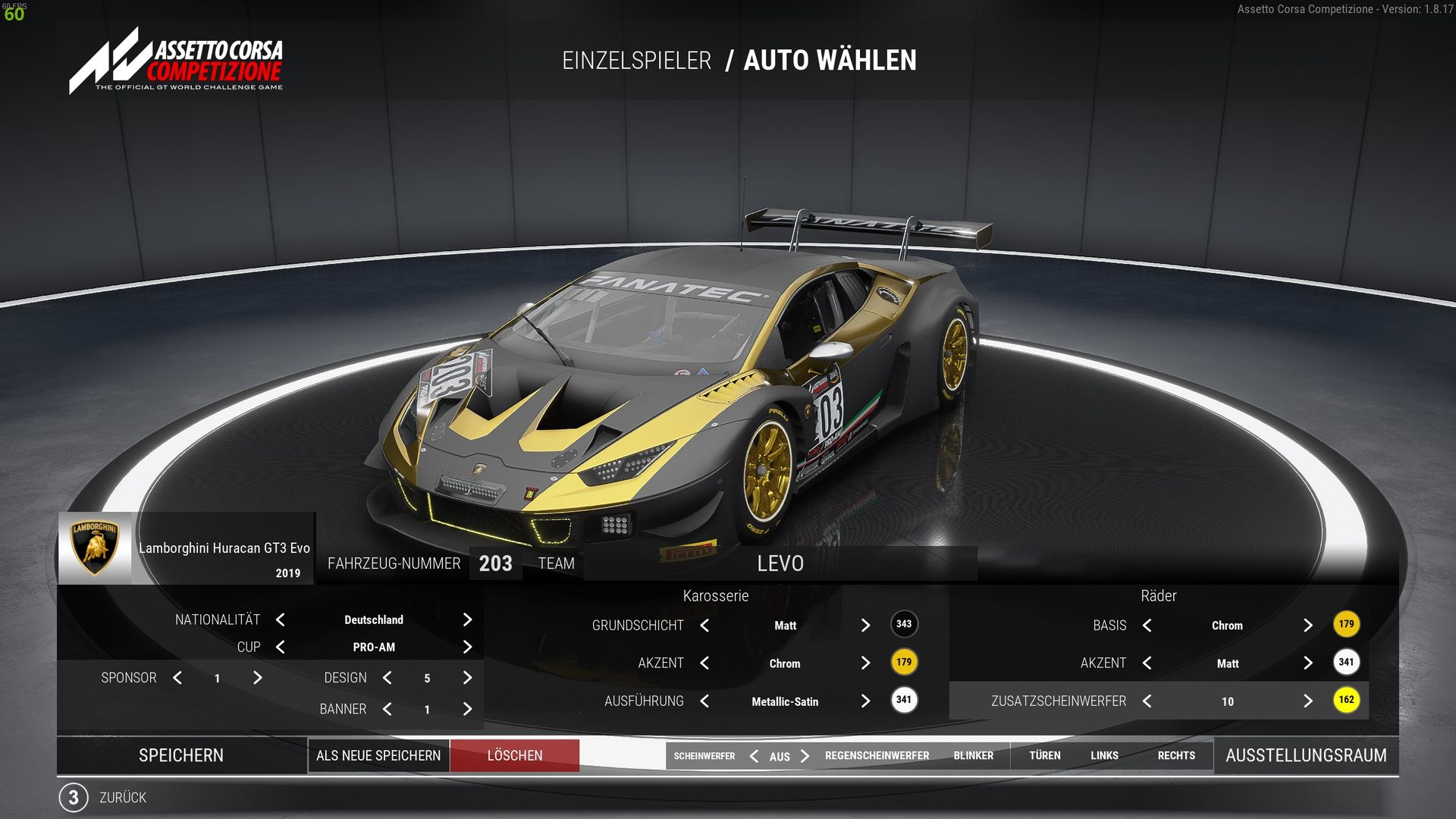Image resolution: width=1456 pixels, height=819 pixels.
Task: Activate the Blinker indicators
Action: tap(973, 756)
